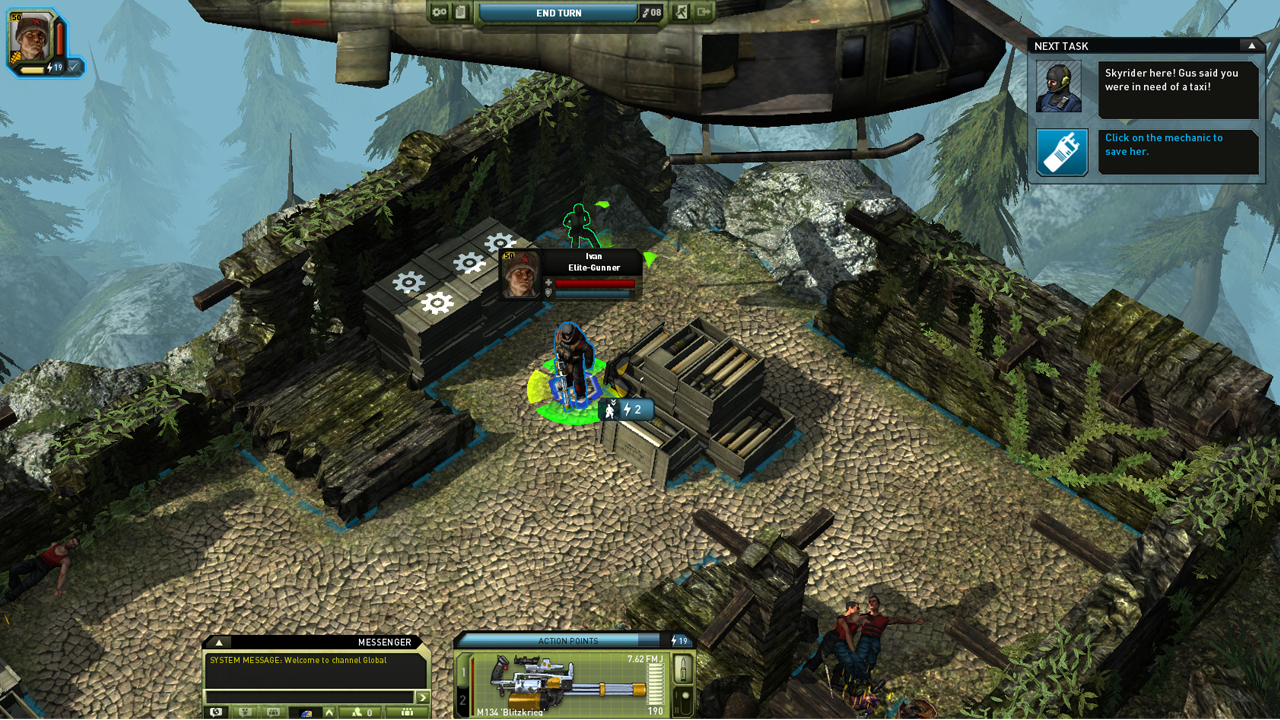
Task: Click the star chat channel icon in Messenger bar
Action: [x=244, y=712]
